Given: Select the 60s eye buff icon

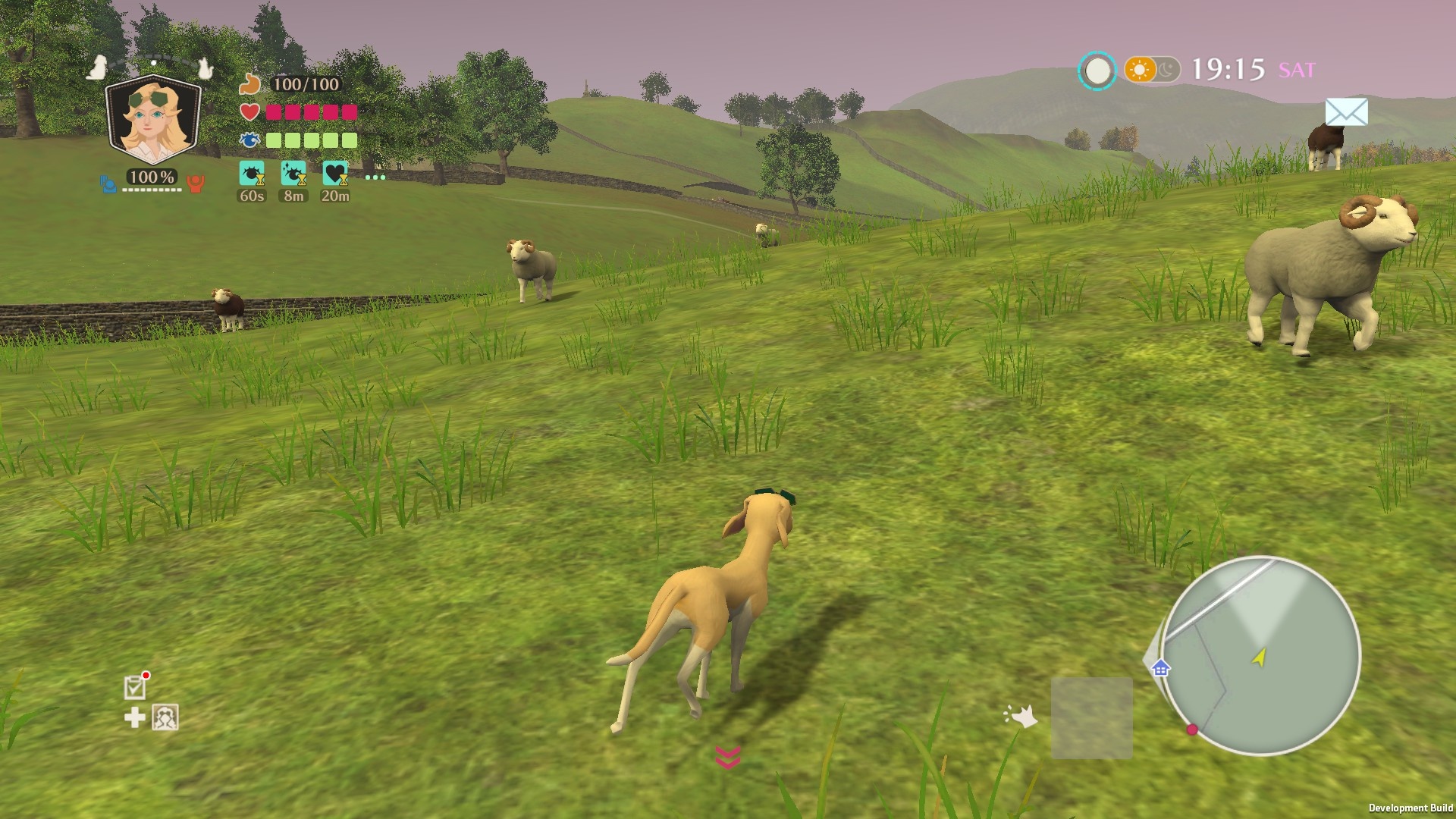Looking at the screenshot, I should coord(252,174).
